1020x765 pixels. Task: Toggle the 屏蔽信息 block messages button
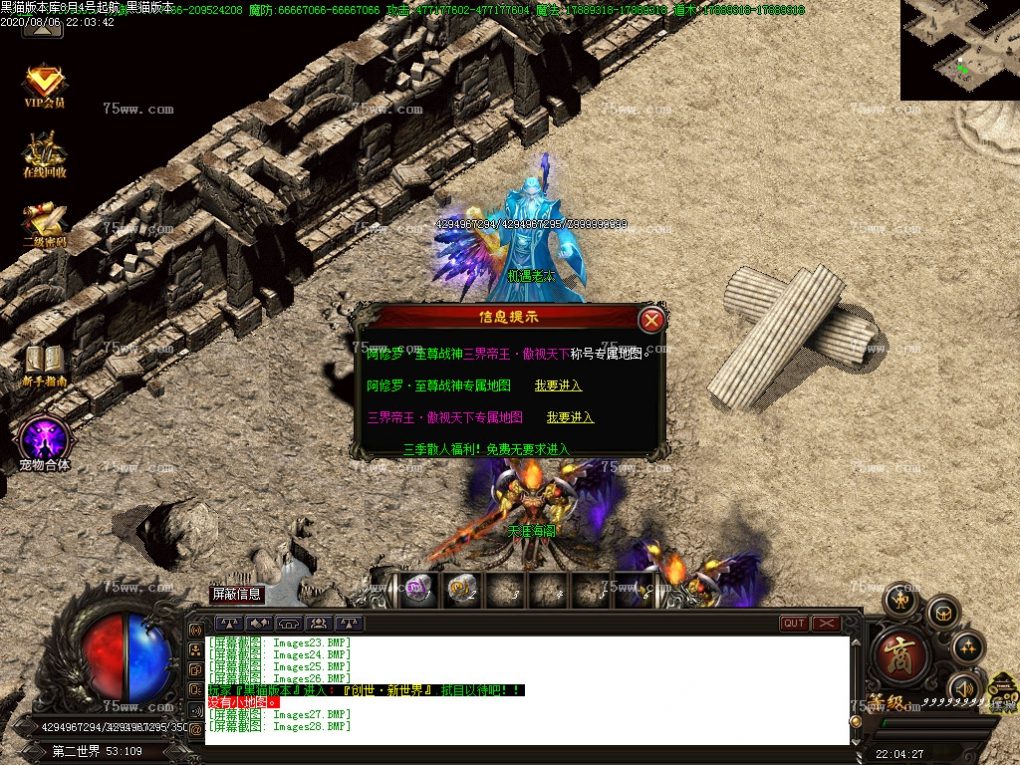coord(237,594)
